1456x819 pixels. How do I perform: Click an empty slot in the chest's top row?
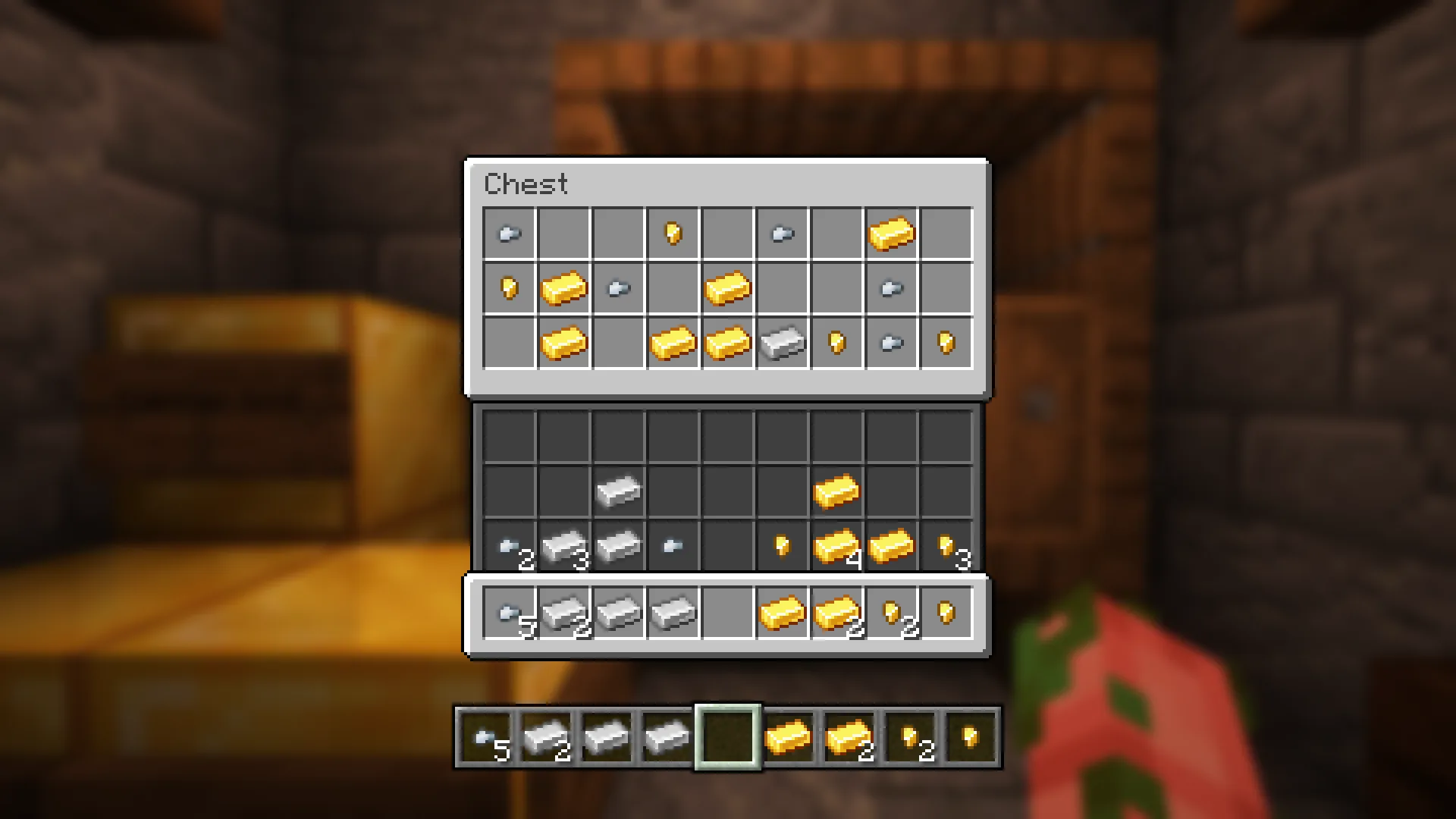563,234
